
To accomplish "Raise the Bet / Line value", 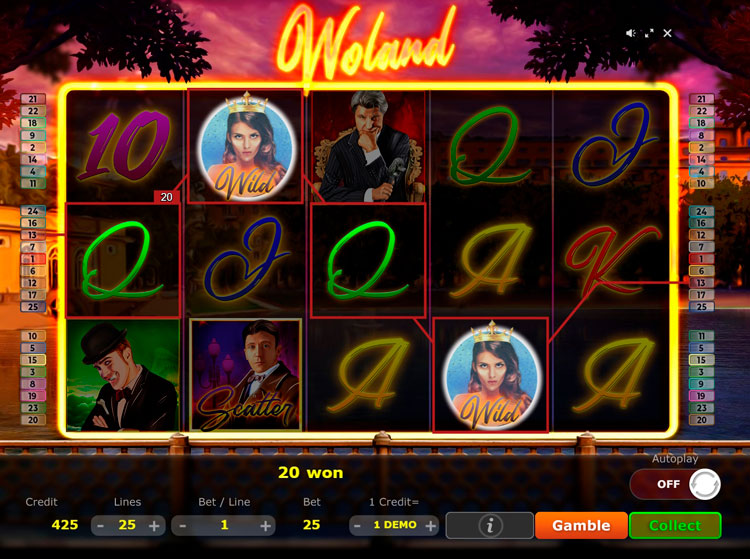I will 265,525.
